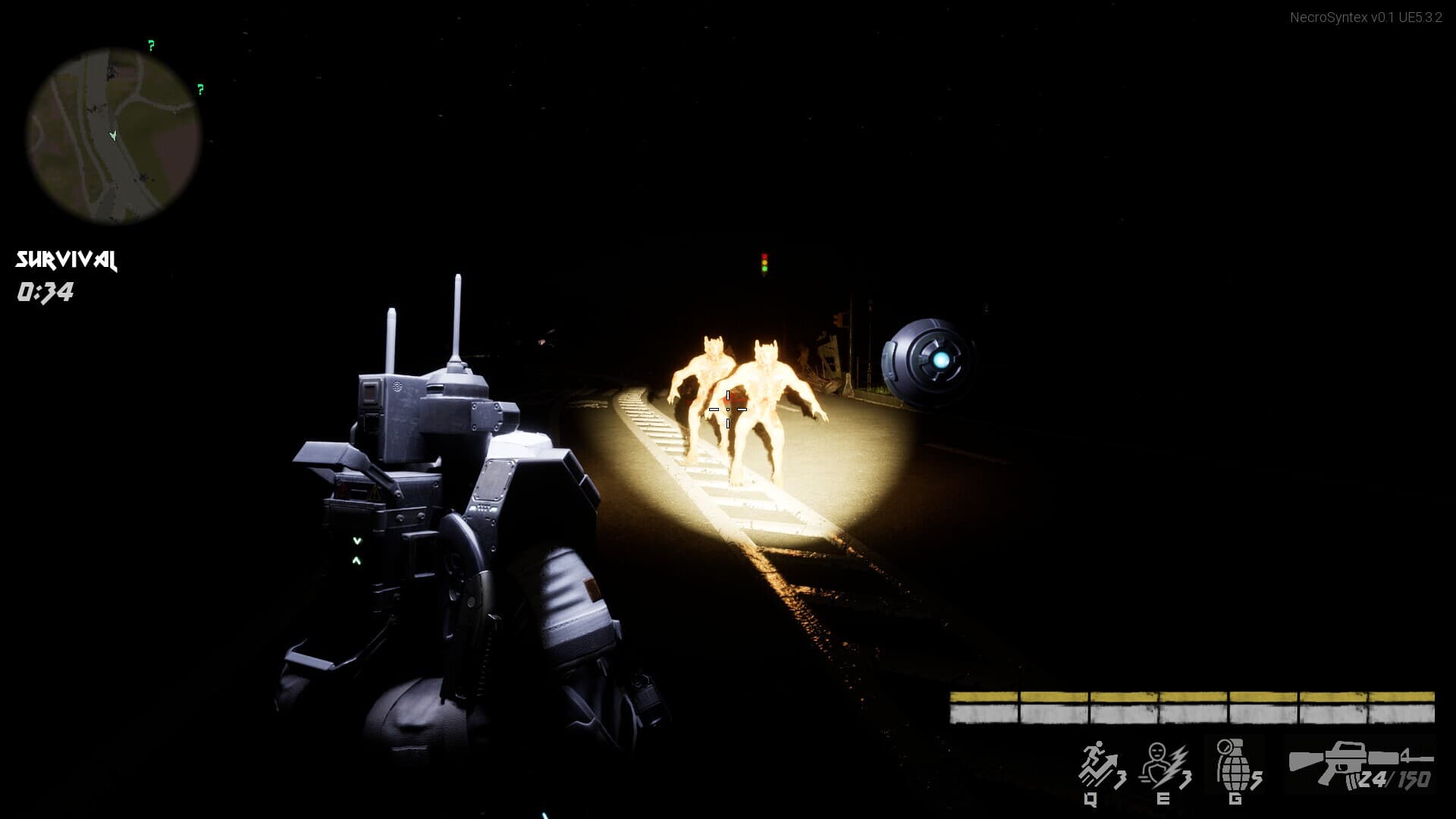Screen dimensions: 1456x819
Task: Trigger the lightning bolt person ability
Action: click(1164, 764)
